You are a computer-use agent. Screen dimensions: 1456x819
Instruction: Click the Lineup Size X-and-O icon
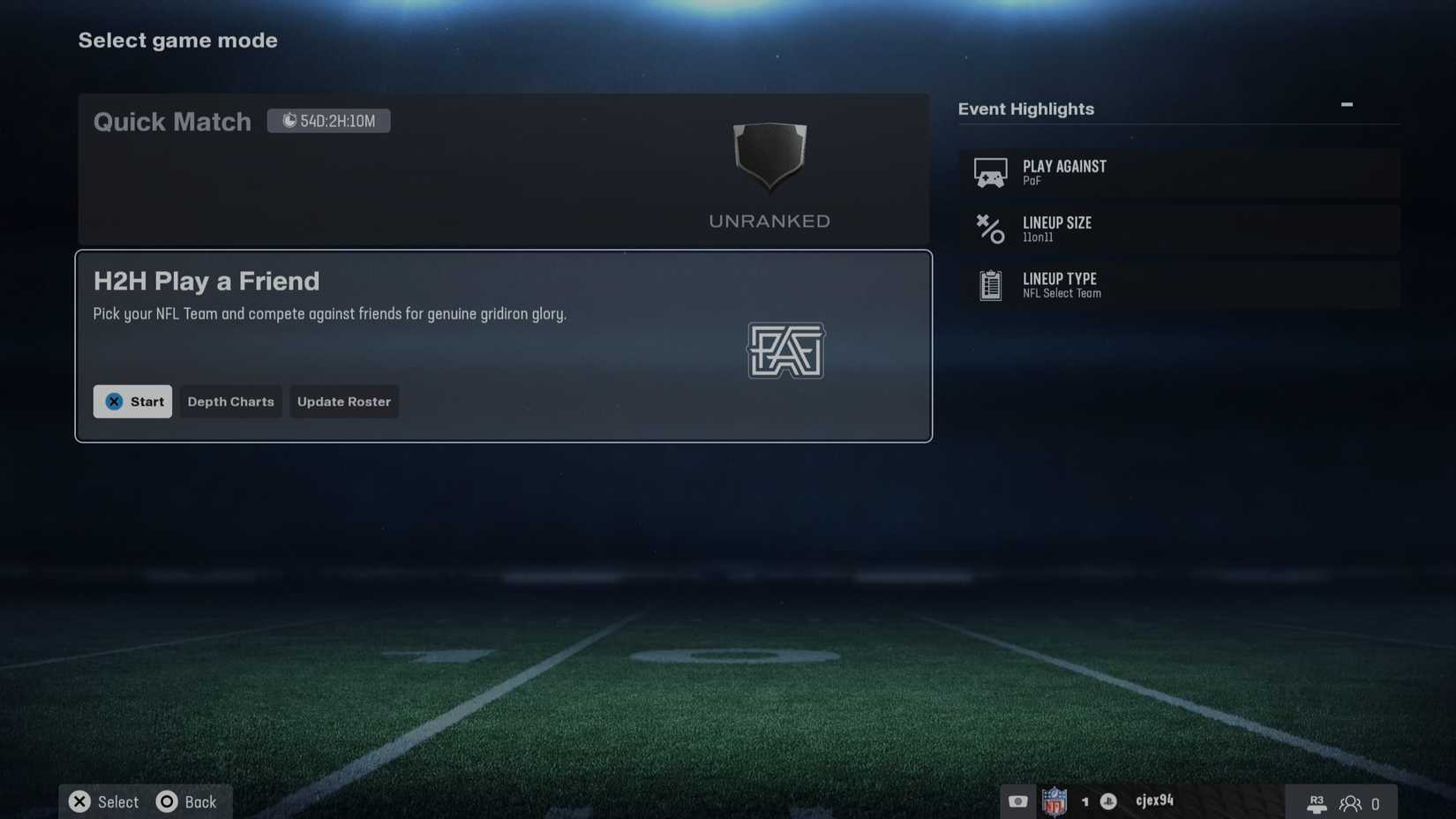[x=990, y=229]
